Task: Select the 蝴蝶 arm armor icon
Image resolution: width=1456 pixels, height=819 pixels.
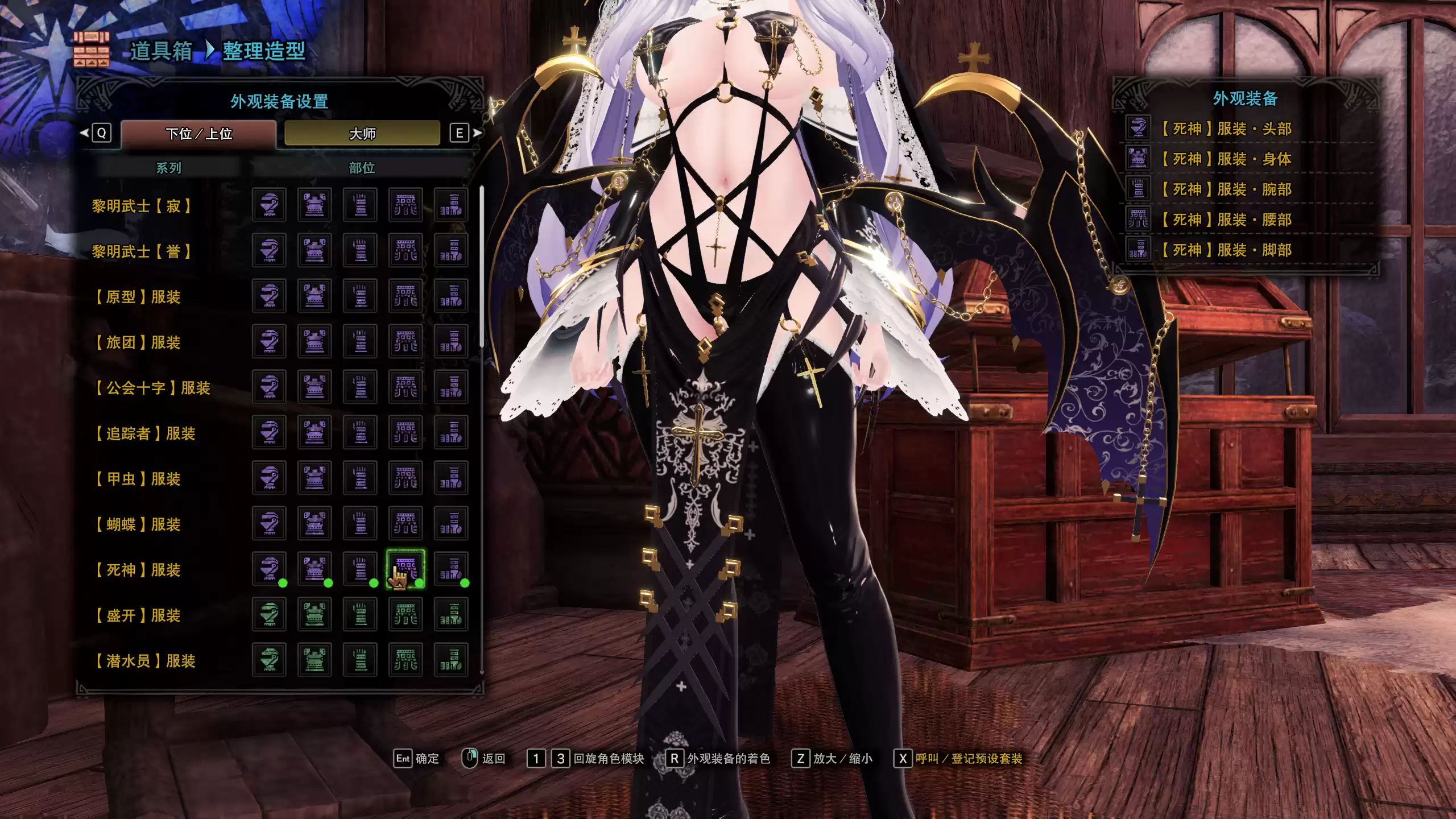Action: point(360,523)
